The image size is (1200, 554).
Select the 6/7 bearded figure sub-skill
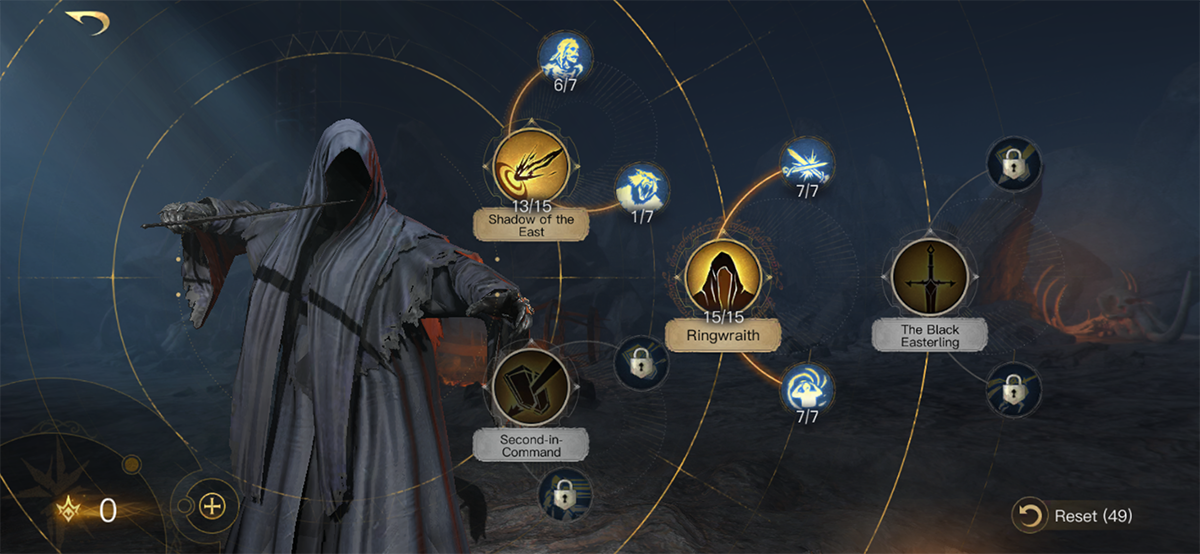click(565, 57)
